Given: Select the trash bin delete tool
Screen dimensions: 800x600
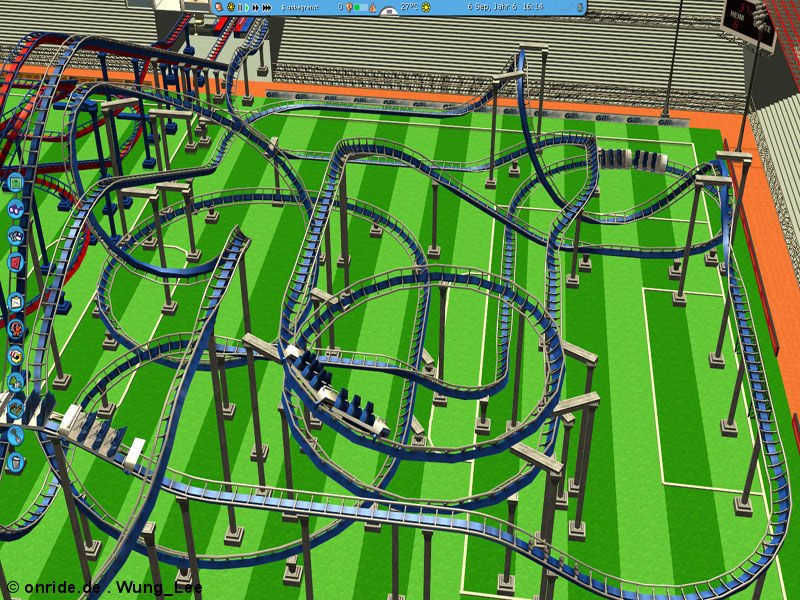Looking at the screenshot, I should point(15,462).
